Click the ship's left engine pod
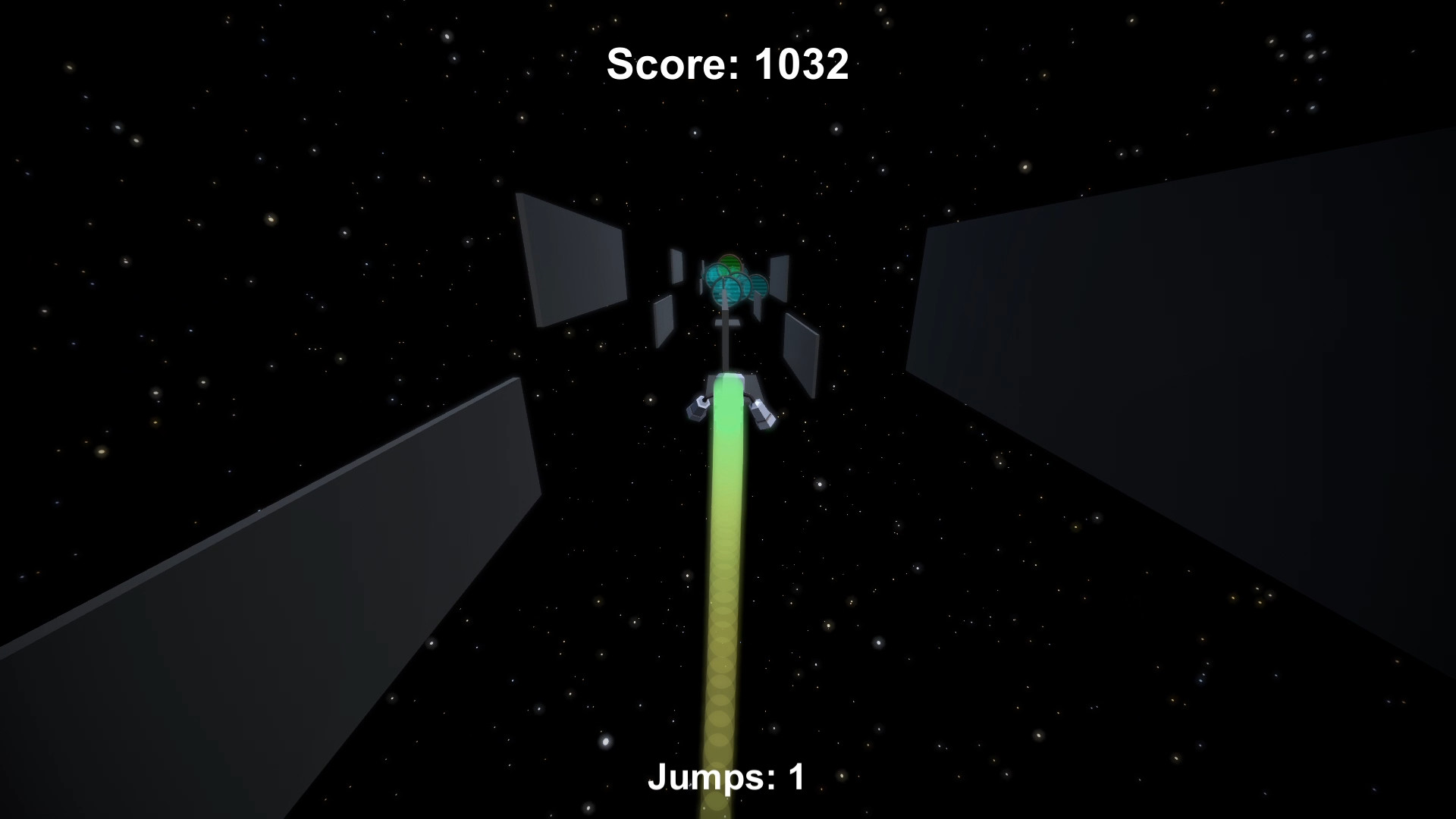 coord(698,409)
